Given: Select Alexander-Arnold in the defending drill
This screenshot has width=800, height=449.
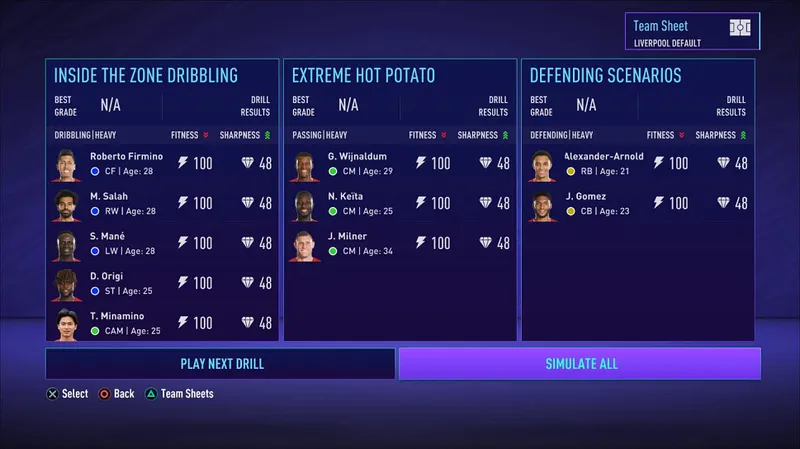Looking at the screenshot, I should (638, 163).
